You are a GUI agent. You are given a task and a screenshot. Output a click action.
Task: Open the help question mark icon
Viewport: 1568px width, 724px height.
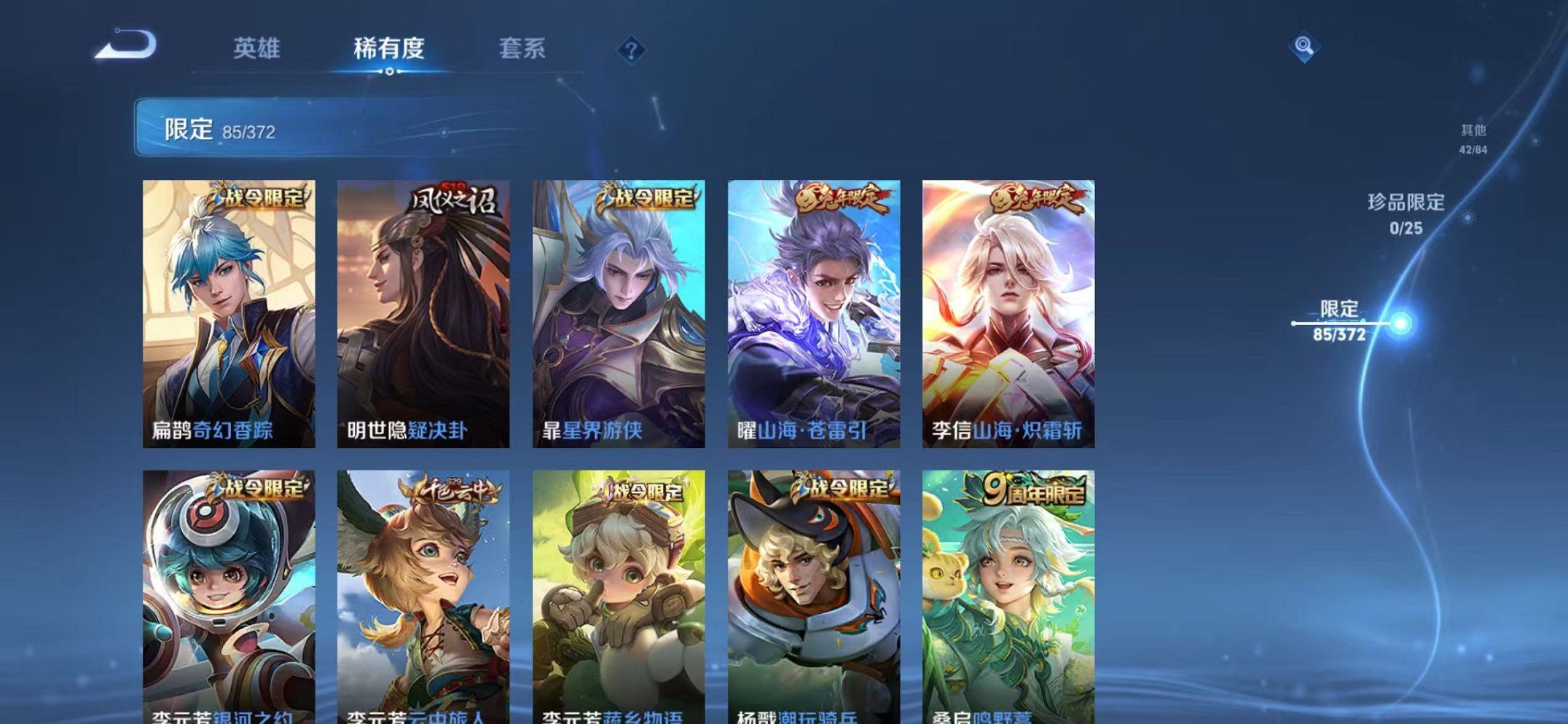631,50
